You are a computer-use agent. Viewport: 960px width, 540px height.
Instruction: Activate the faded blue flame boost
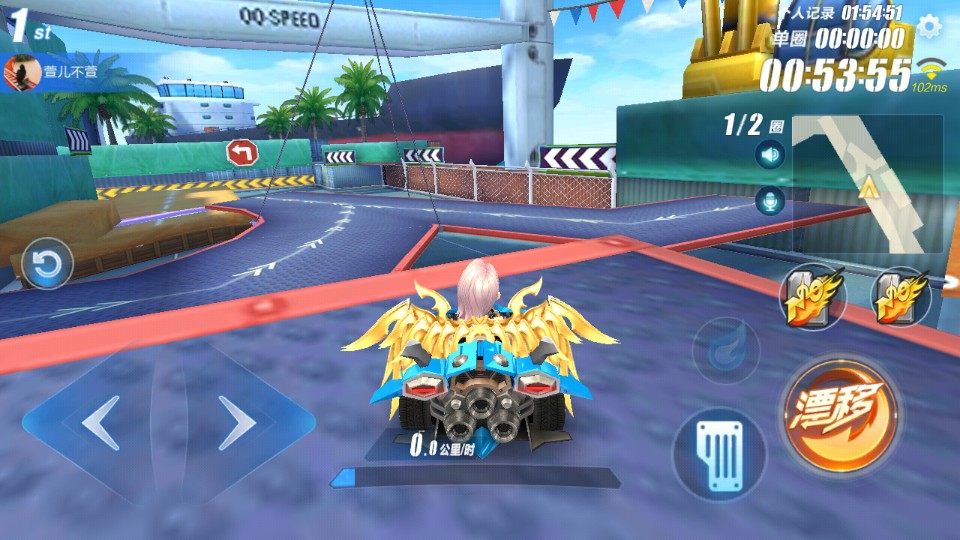(x=725, y=349)
